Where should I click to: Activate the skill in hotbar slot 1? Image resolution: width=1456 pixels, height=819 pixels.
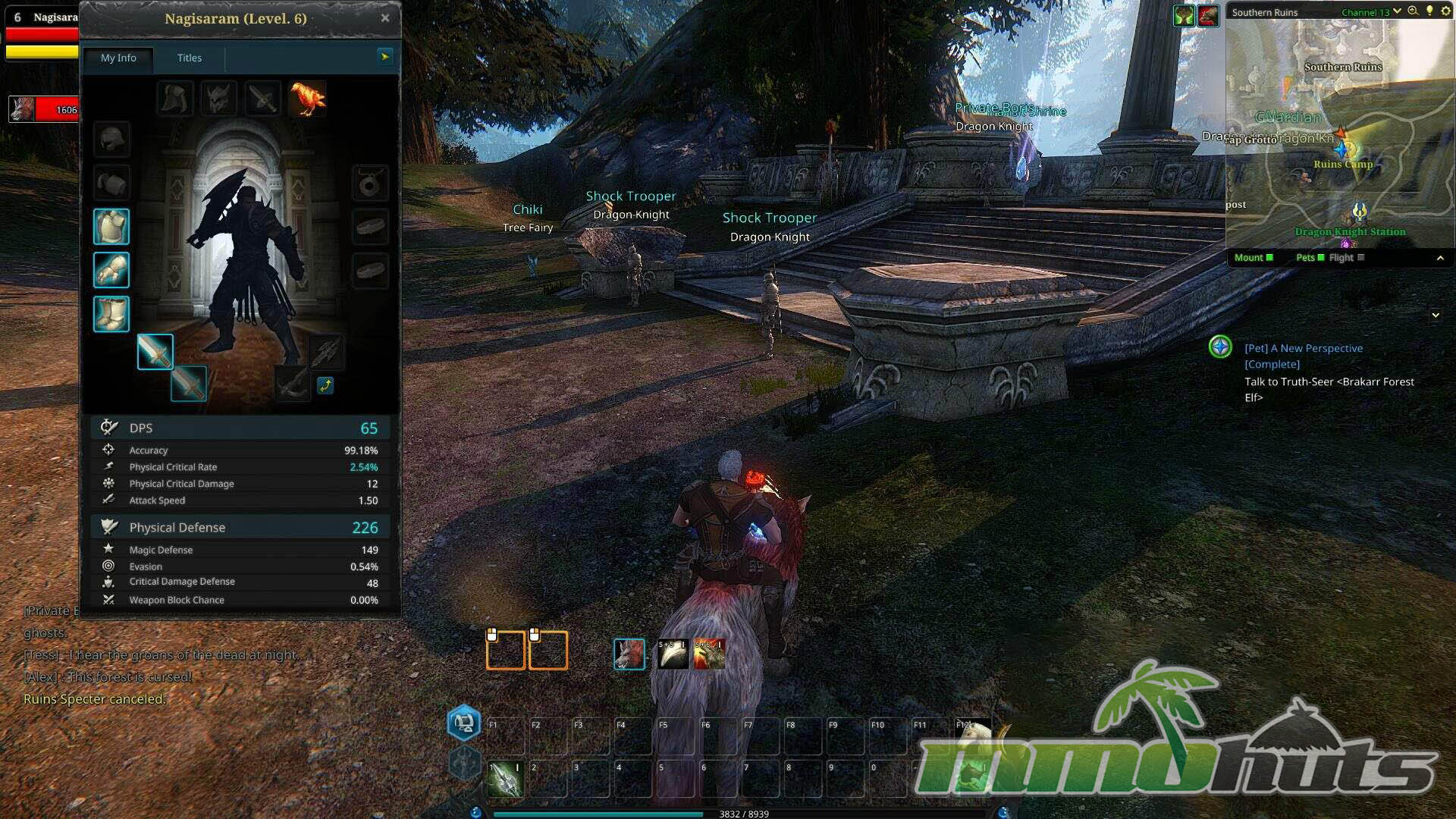click(x=505, y=779)
